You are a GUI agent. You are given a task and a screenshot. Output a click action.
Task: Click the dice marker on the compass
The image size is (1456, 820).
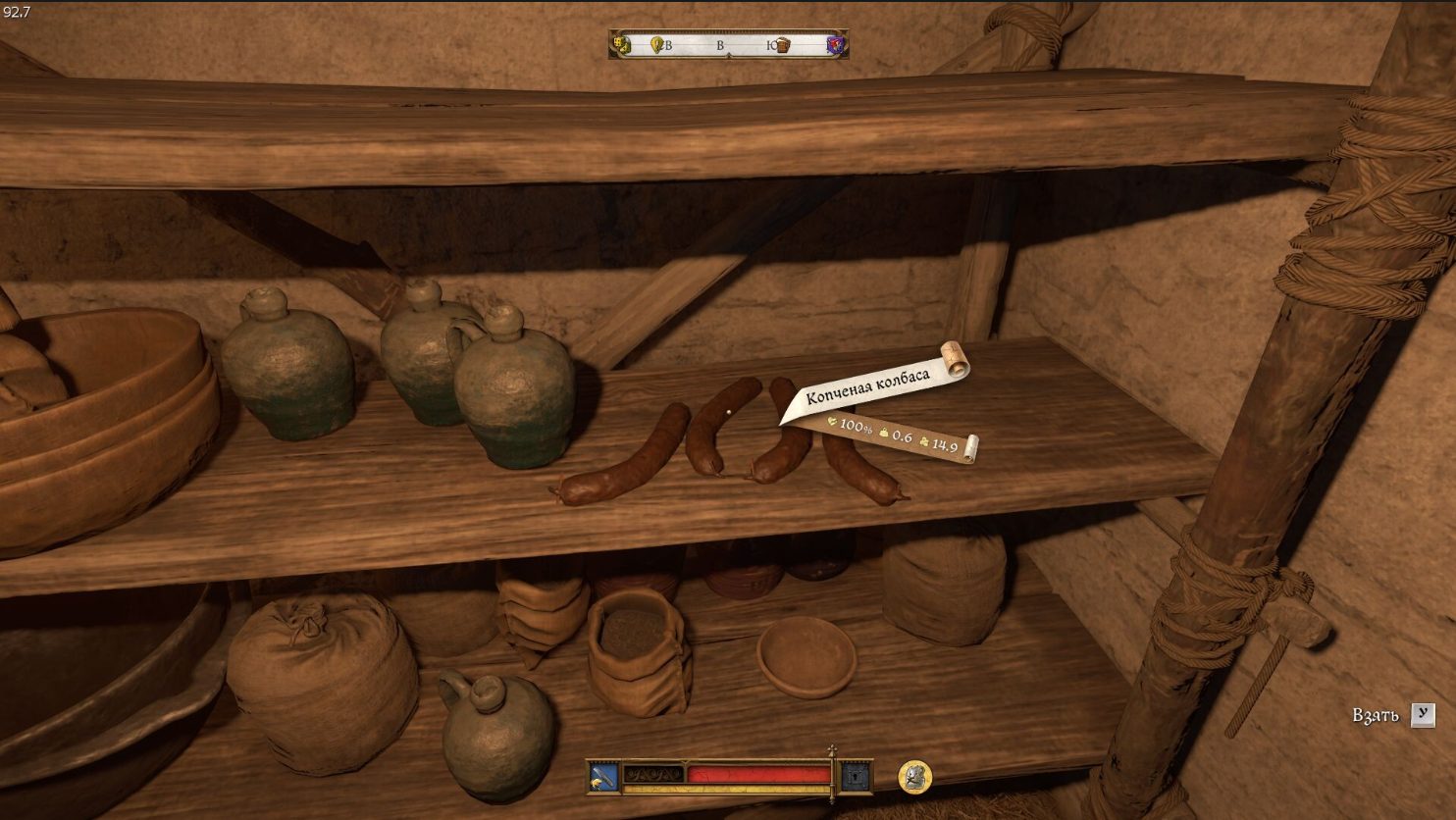tap(620, 44)
